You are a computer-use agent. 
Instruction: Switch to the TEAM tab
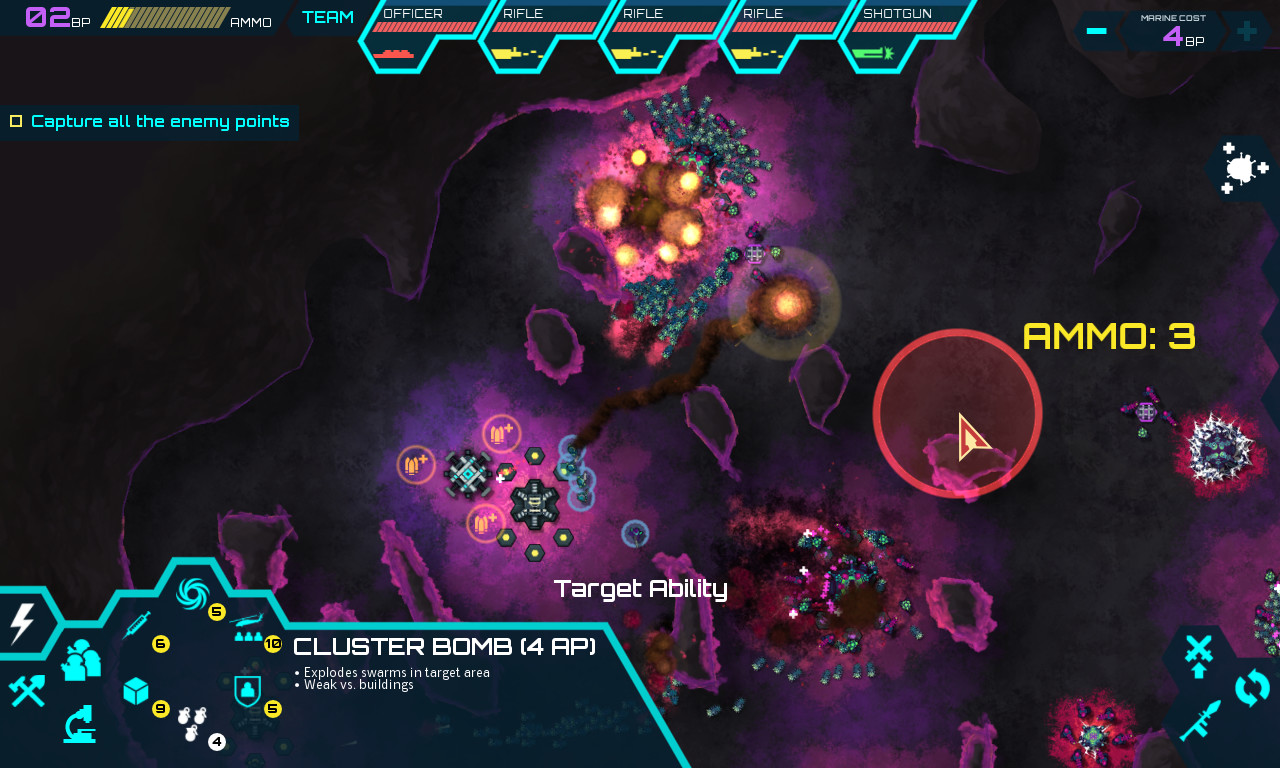327,17
